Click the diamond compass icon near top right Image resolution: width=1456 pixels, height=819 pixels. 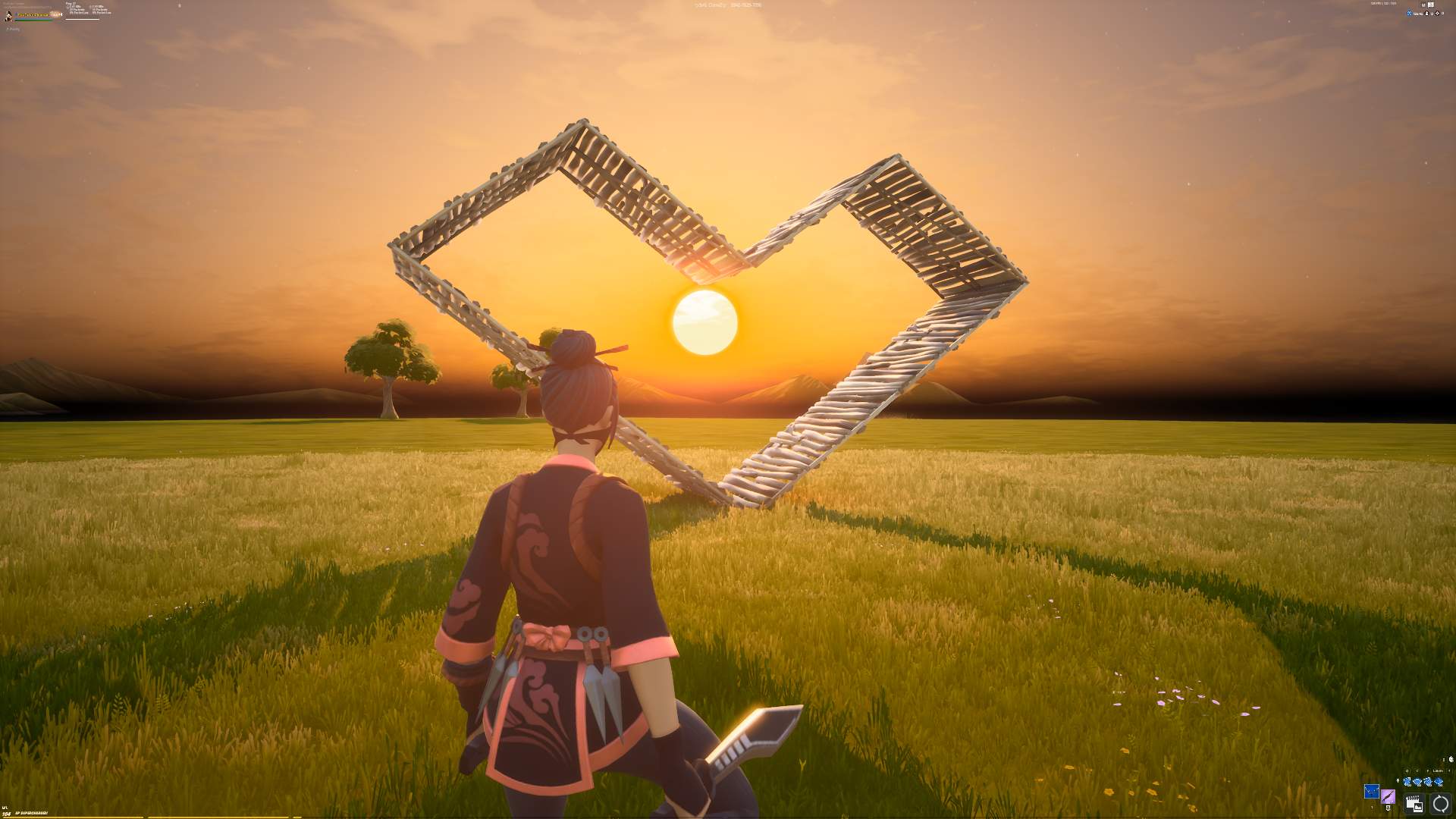pyautogui.click(x=1437, y=14)
